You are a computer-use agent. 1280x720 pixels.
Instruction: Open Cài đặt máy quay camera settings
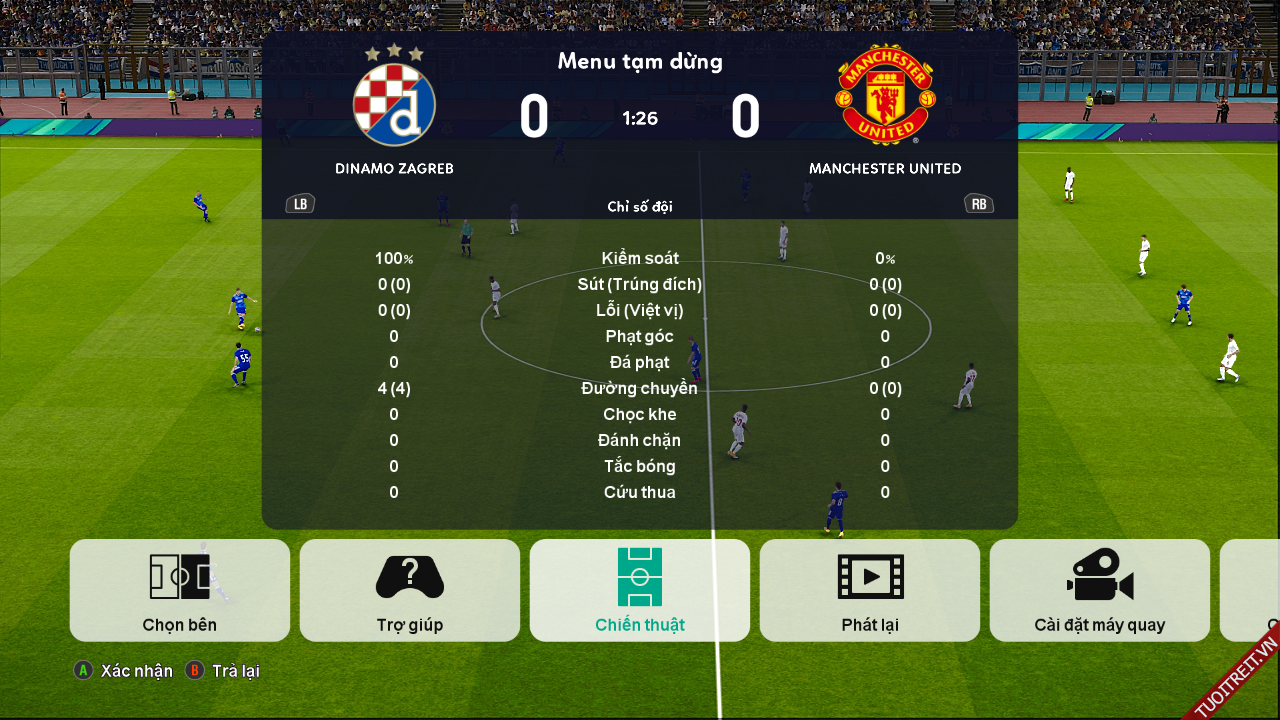(x=1100, y=590)
